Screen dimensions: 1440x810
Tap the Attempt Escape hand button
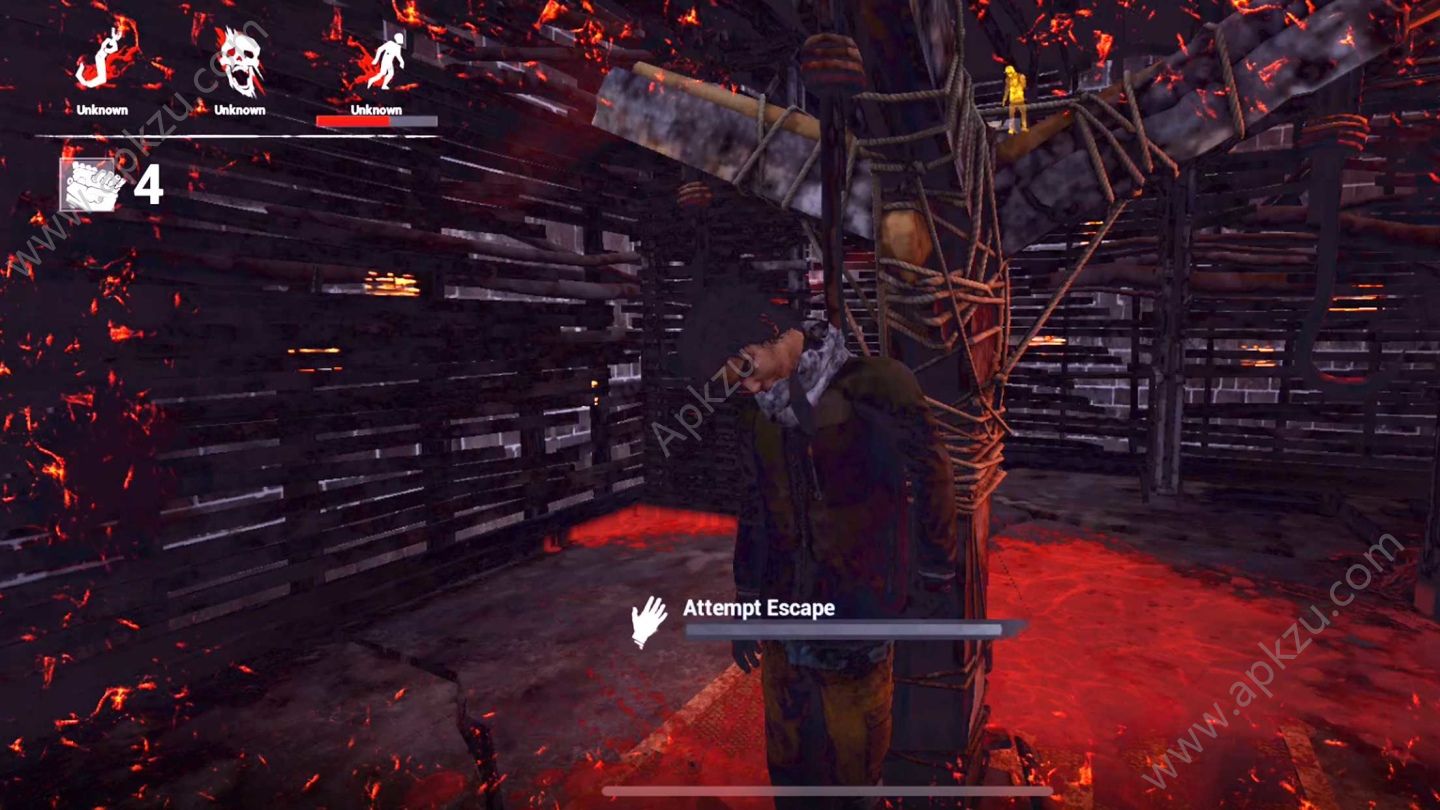(649, 621)
